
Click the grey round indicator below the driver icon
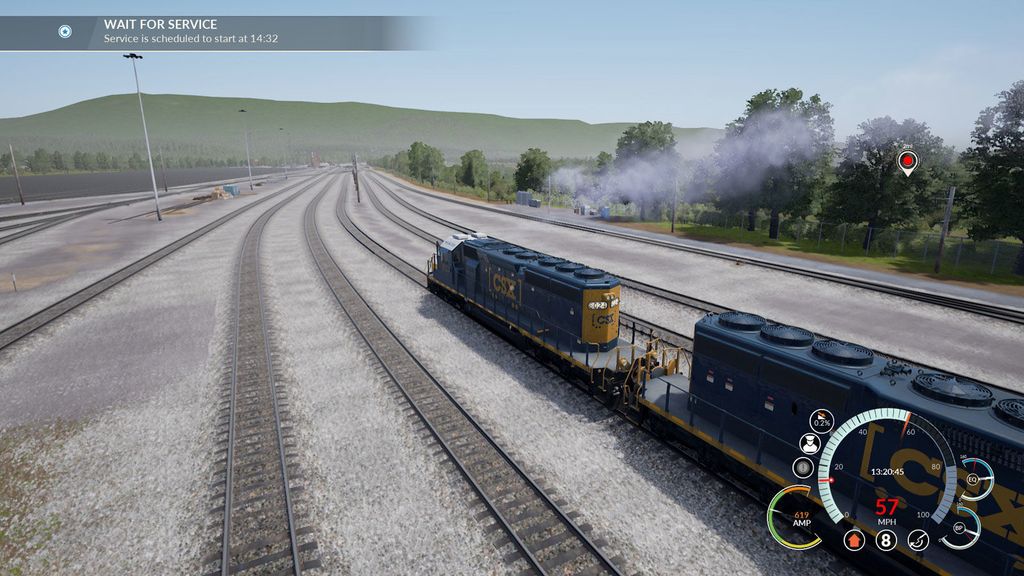pyautogui.click(x=803, y=467)
